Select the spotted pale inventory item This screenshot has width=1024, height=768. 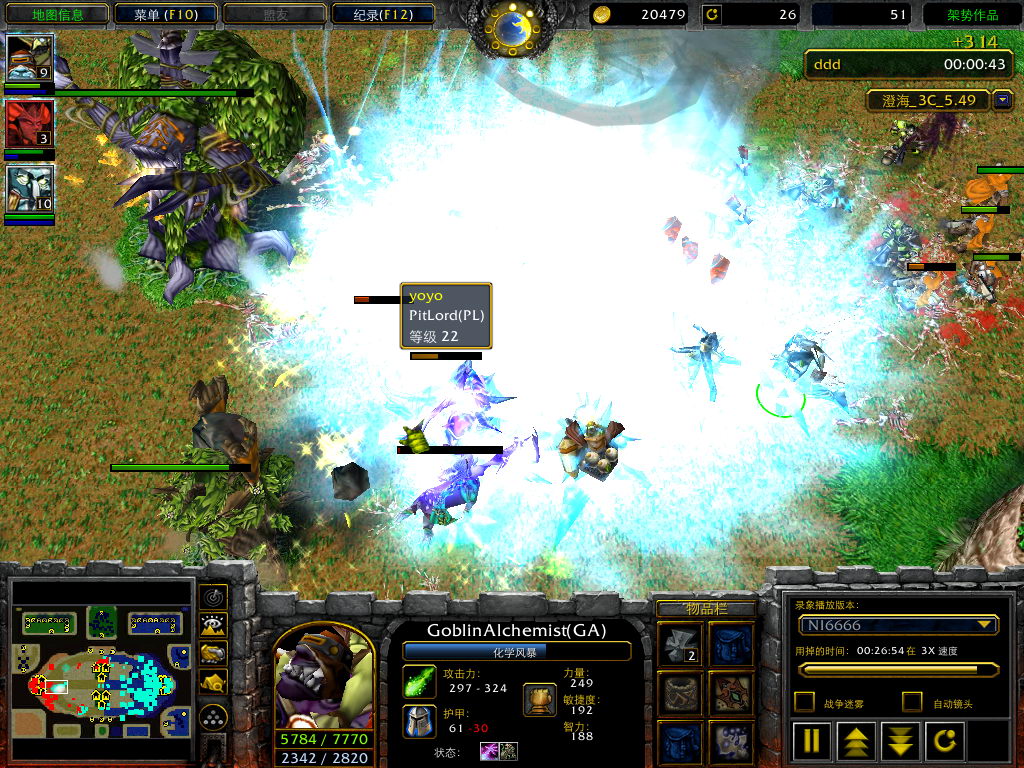(x=730, y=742)
